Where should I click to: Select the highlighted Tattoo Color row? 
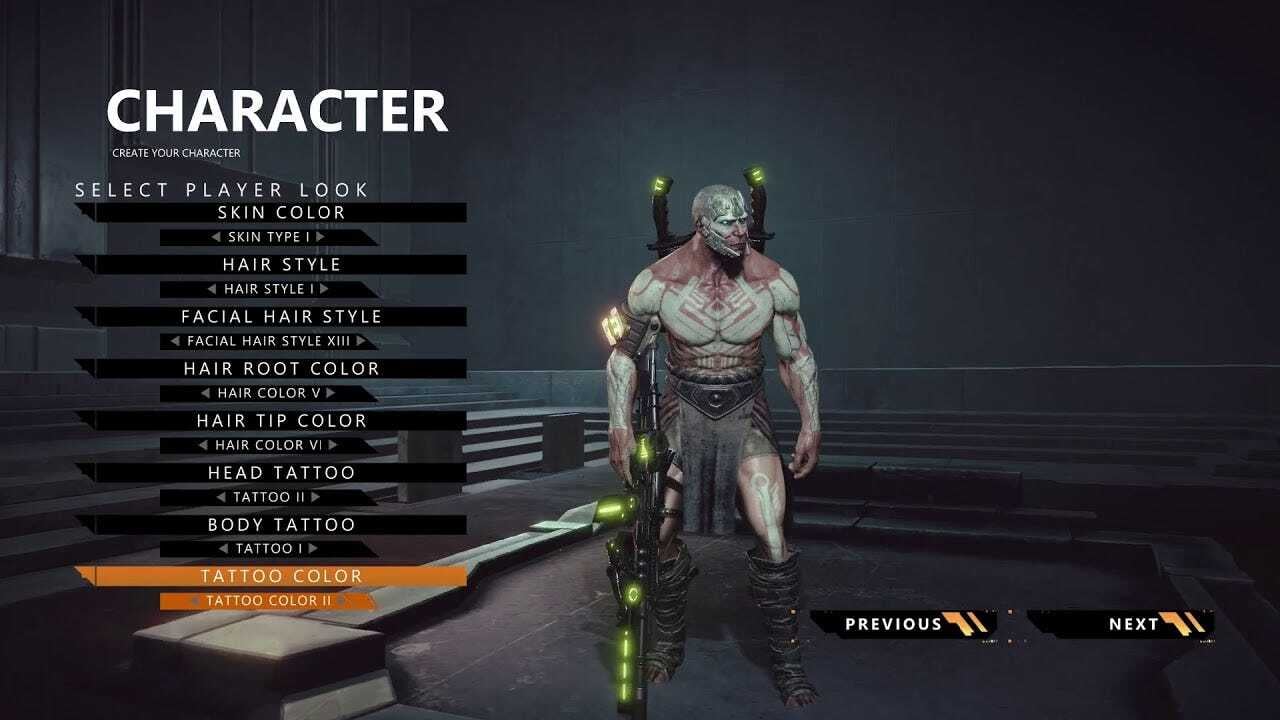pos(280,577)
